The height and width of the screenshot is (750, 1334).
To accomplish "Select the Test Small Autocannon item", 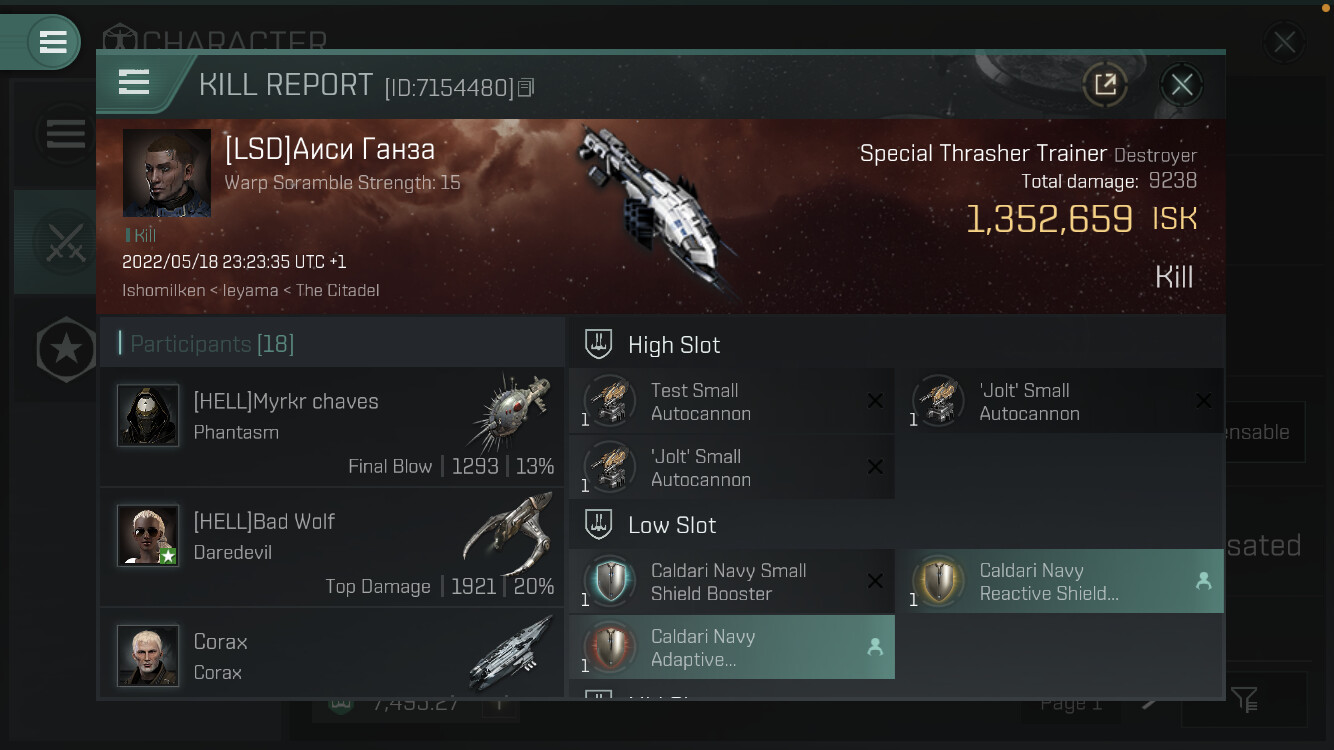I will coord(731,402).
